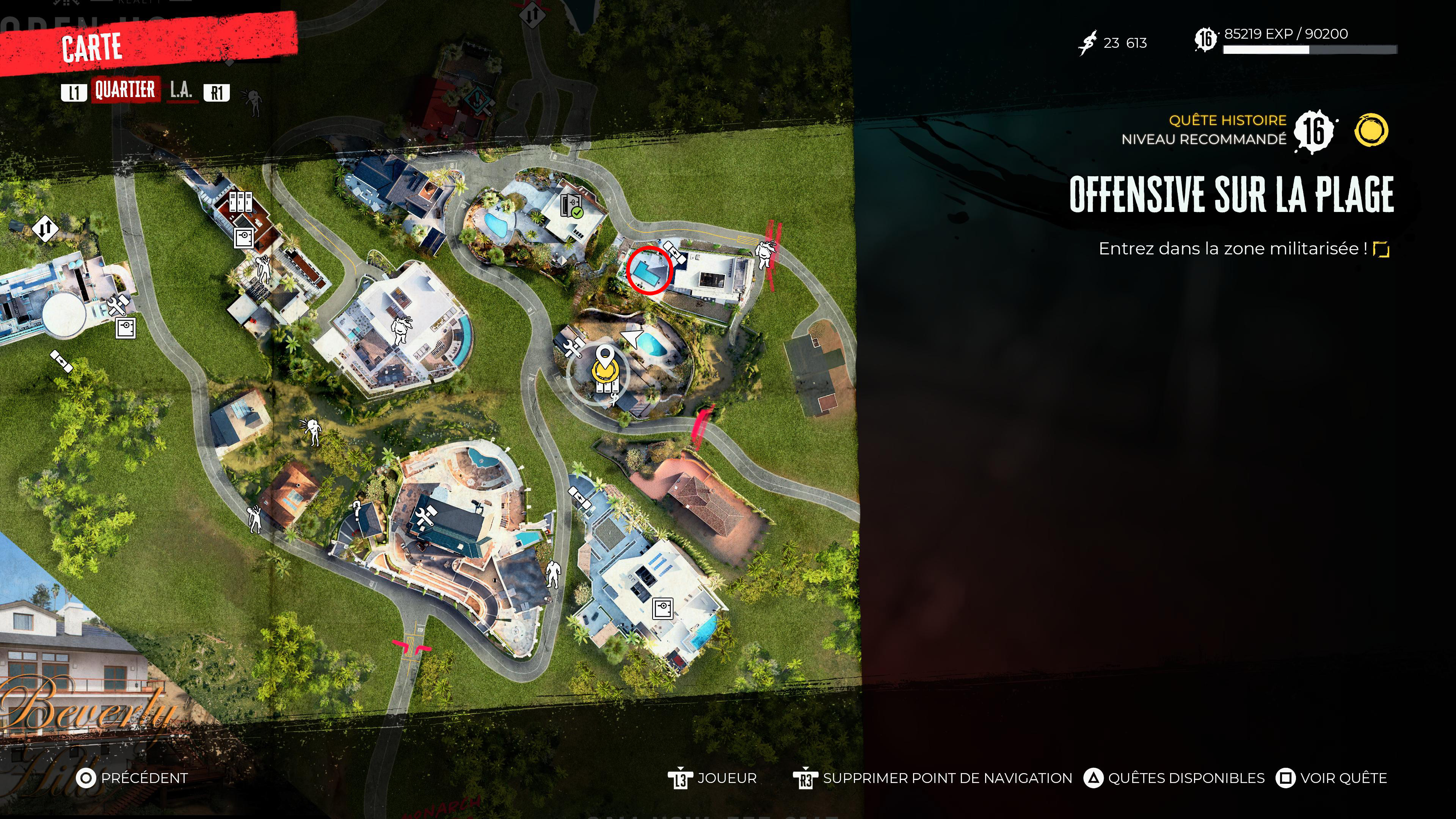
Task: Select the diamond travel marker near the domed villa
Action: (45, 229)
